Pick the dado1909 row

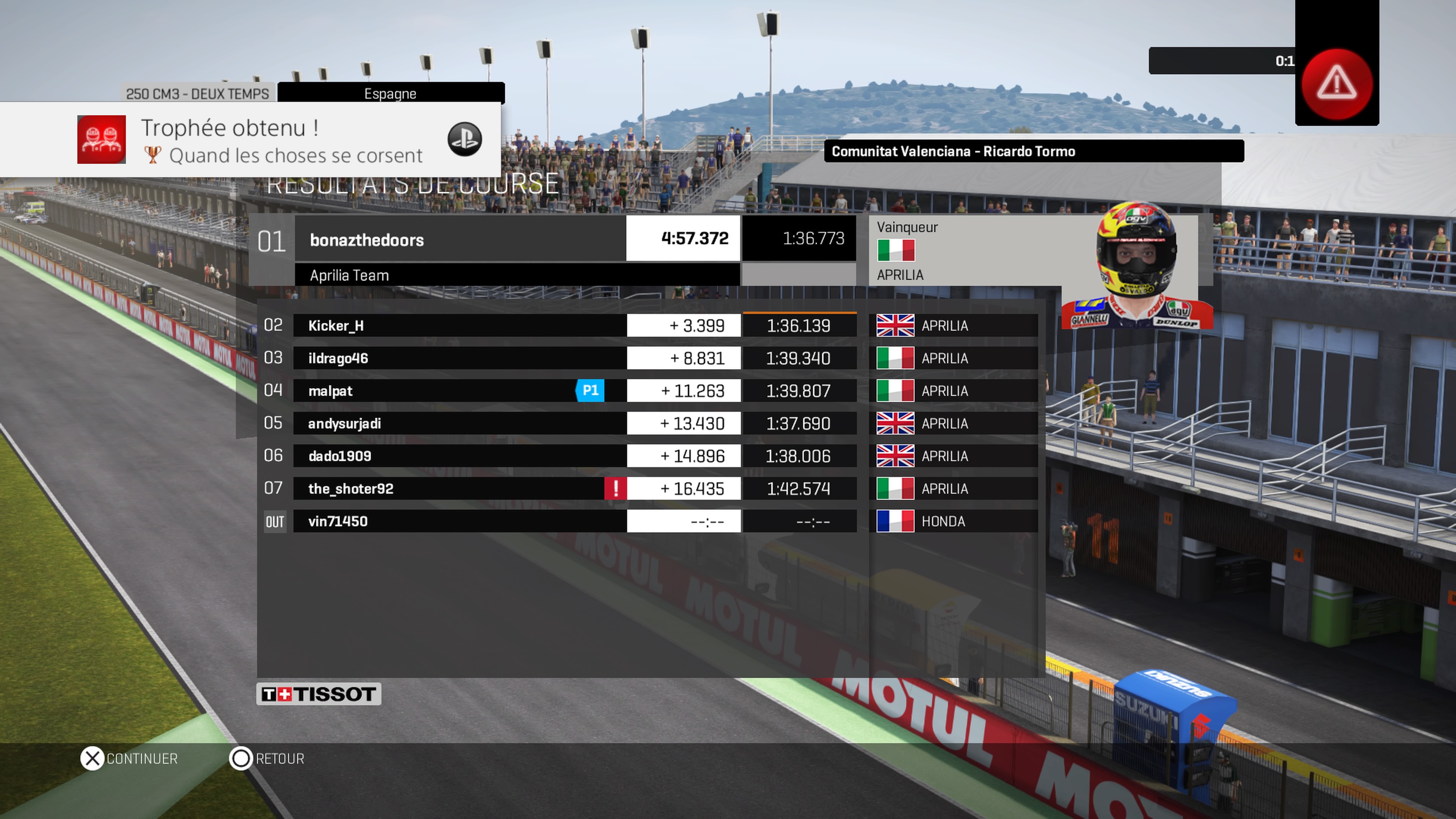pyautogui.click(x=459, y=456)
